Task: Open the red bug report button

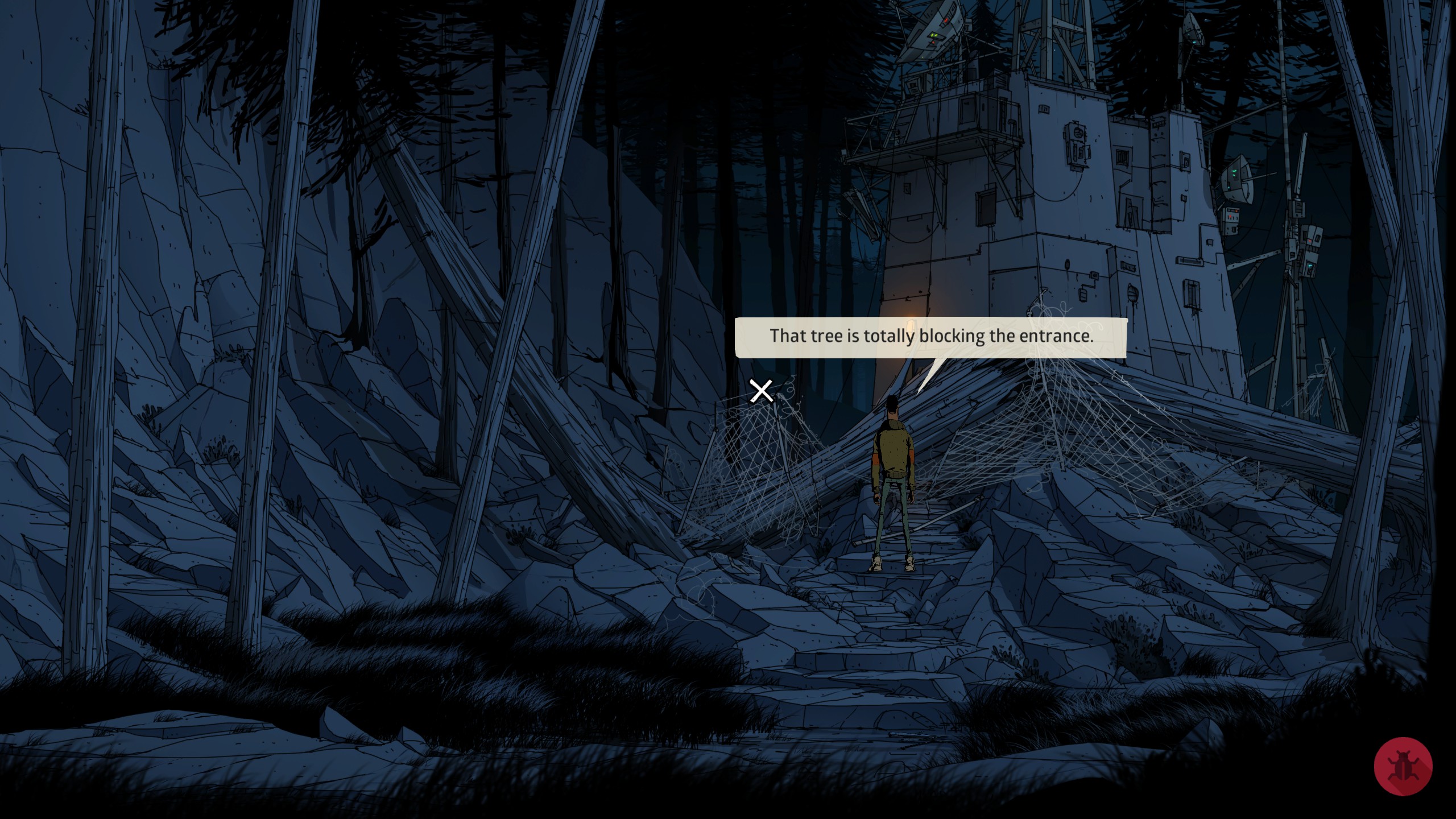Action: point(1403,766)
